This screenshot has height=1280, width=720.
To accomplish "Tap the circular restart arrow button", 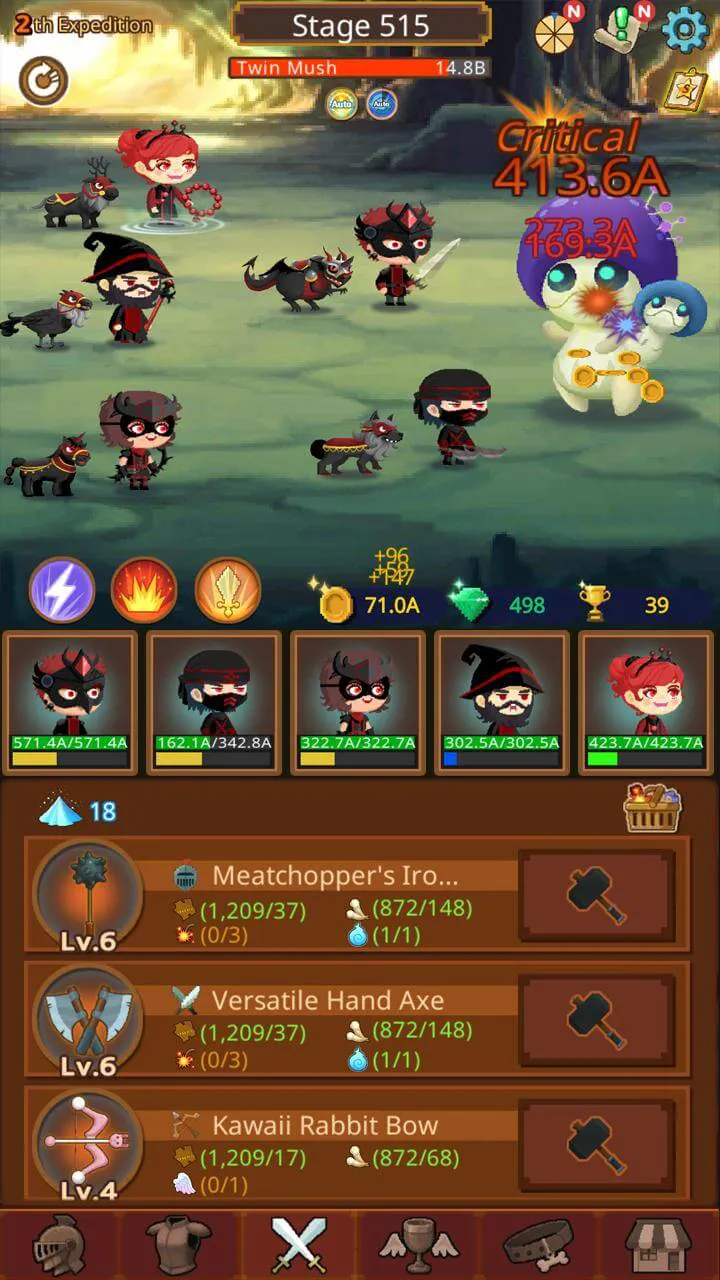I will pyautogui.click(x=43, y=81).
